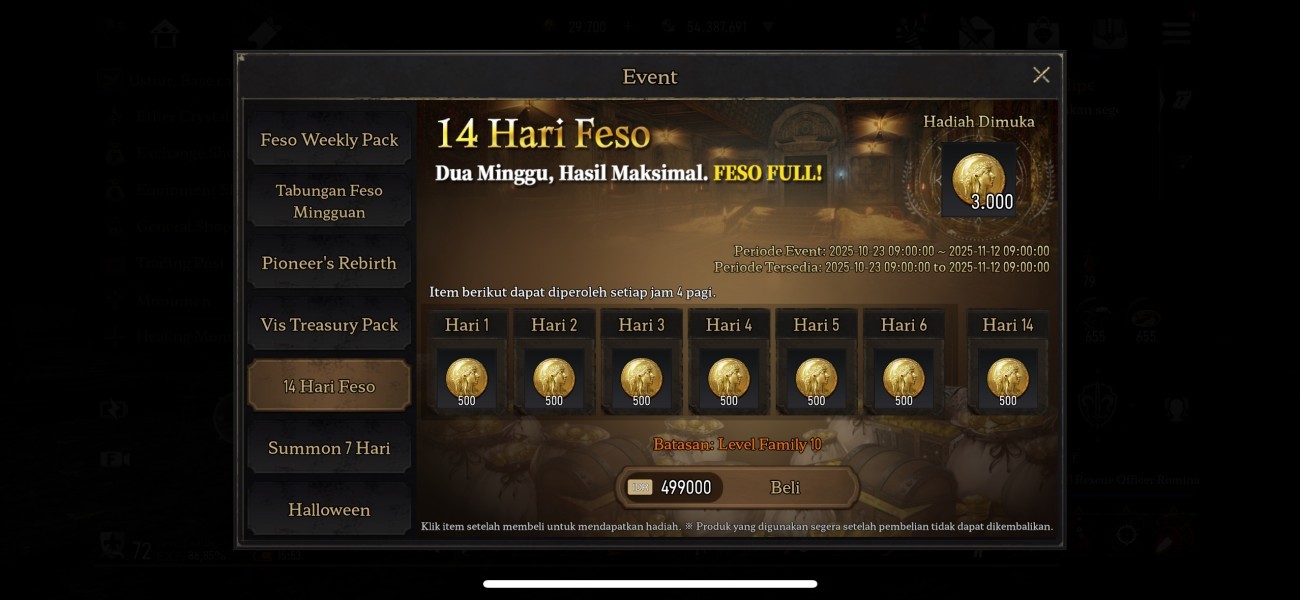Select the Hari 1 feso reward
The image size is (1300, 600).
467,379
